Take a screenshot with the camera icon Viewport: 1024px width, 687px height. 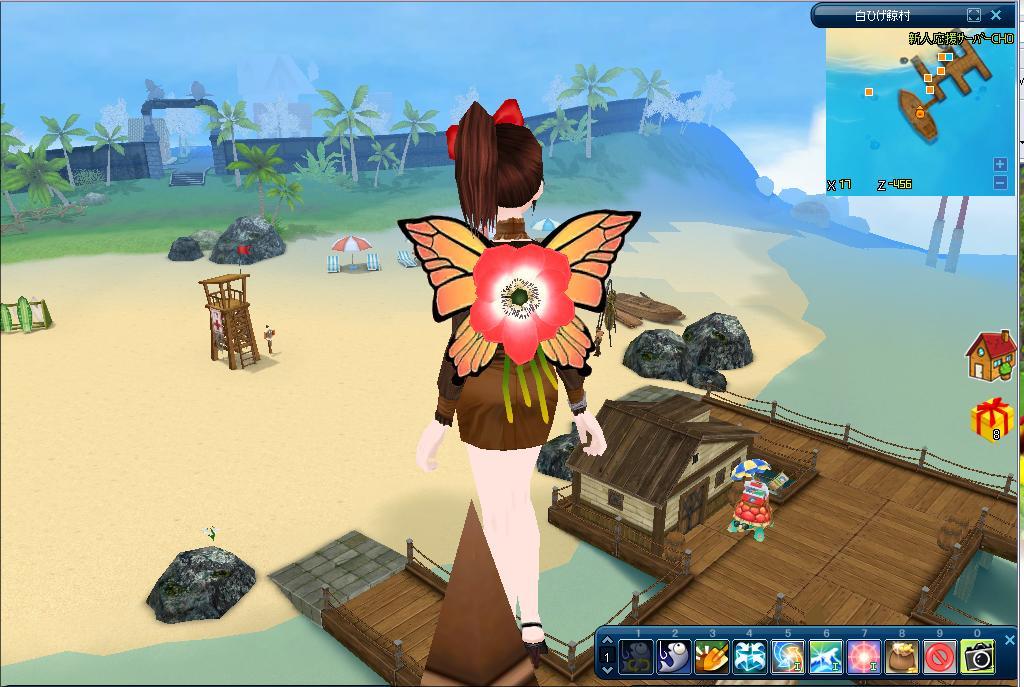978,657
